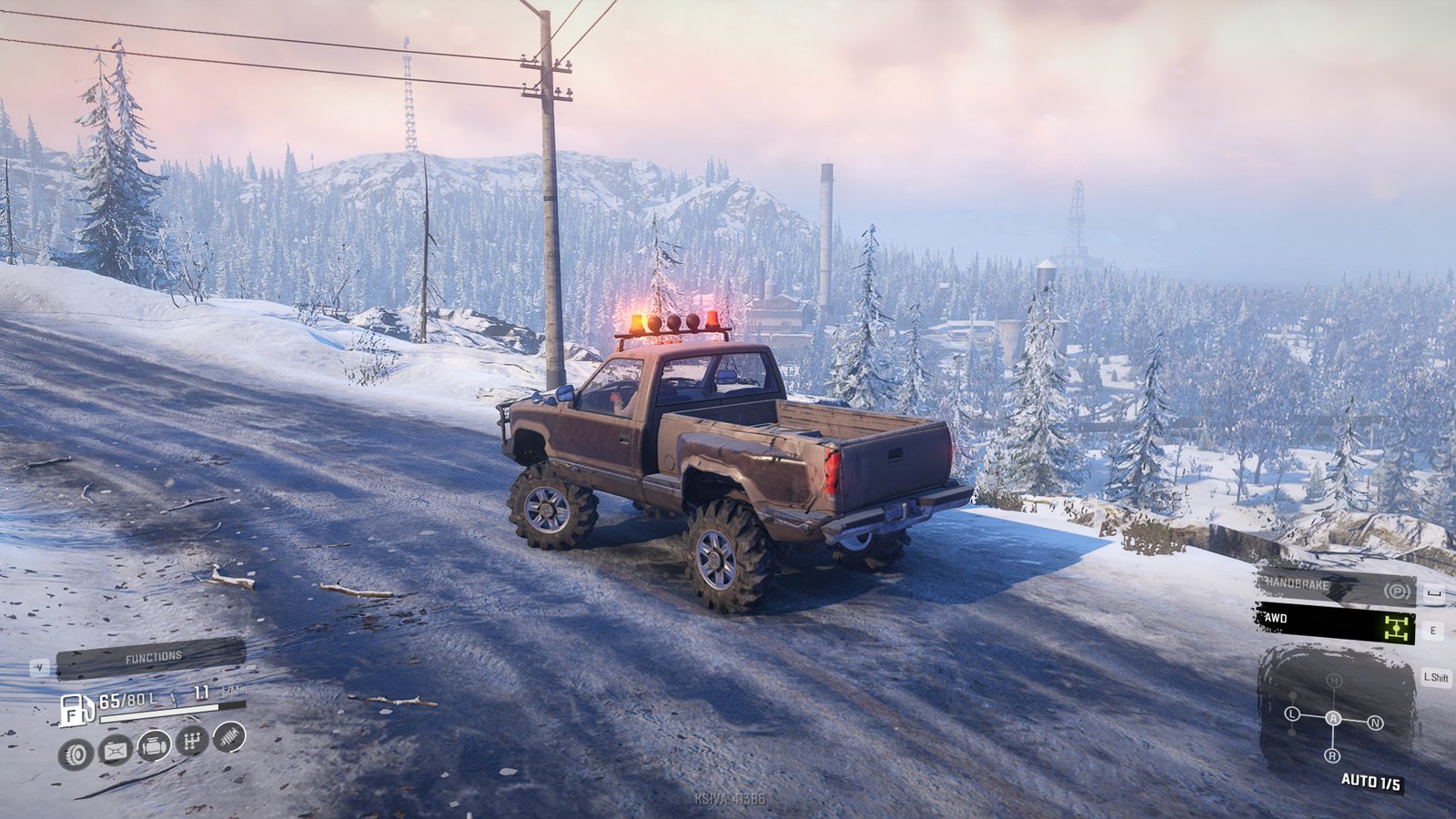Shift into Reverse (R)
1456x819 pixels.
coord(1332,755)
